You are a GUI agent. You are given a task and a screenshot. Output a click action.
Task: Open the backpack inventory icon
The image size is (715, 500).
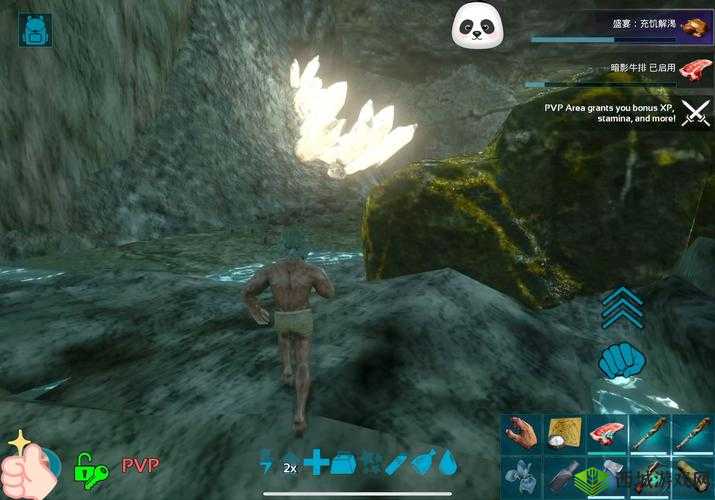point(36,30)
